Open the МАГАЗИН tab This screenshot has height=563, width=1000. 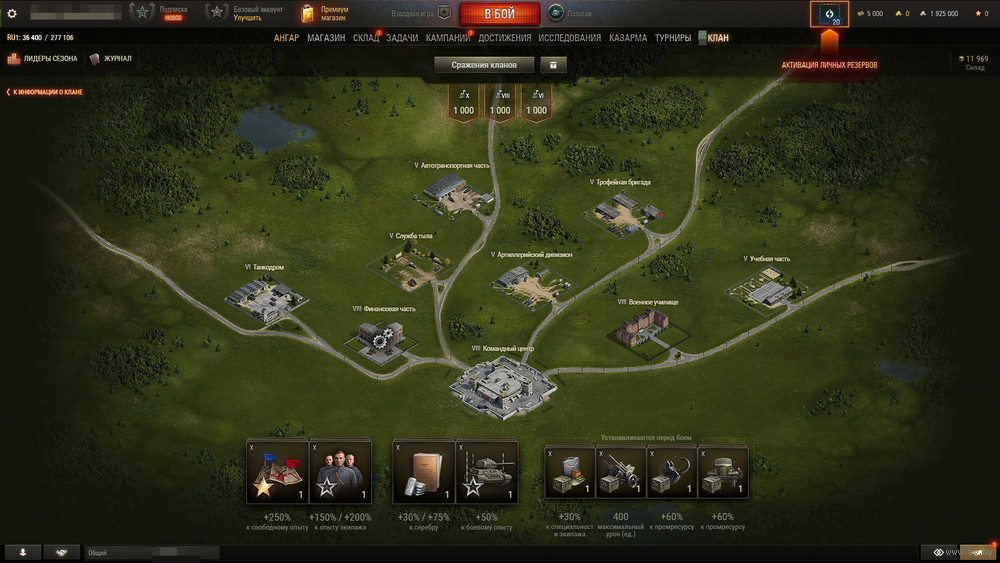pos(326,38)
